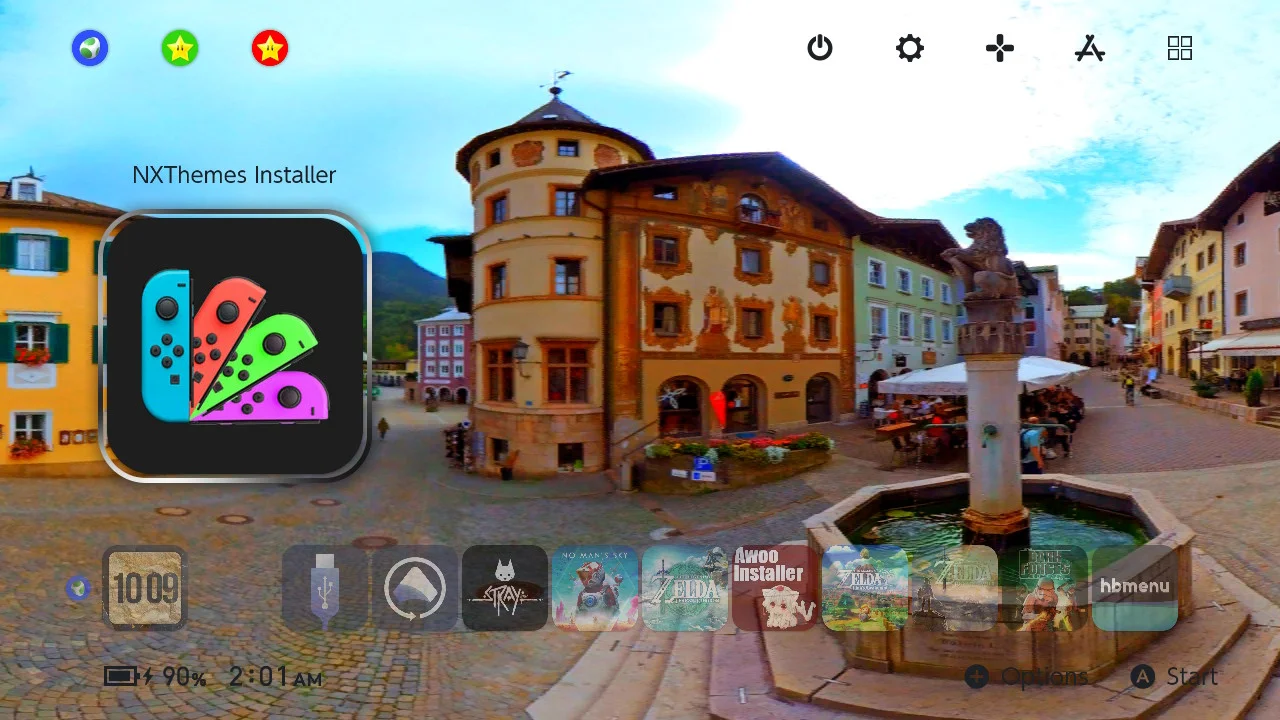Open hbmenu from the bottom row
This screenshot has height=720, width=1280.
point(1134,588)
